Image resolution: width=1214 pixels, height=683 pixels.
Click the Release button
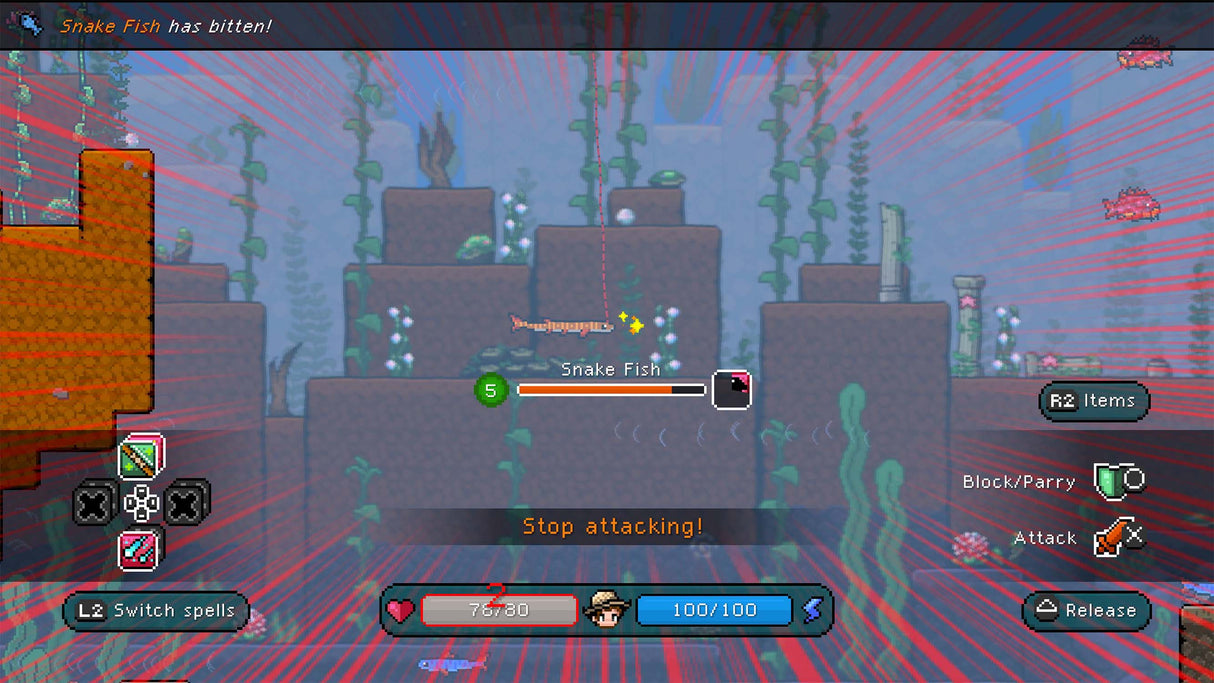click(x=1087, y=611)
